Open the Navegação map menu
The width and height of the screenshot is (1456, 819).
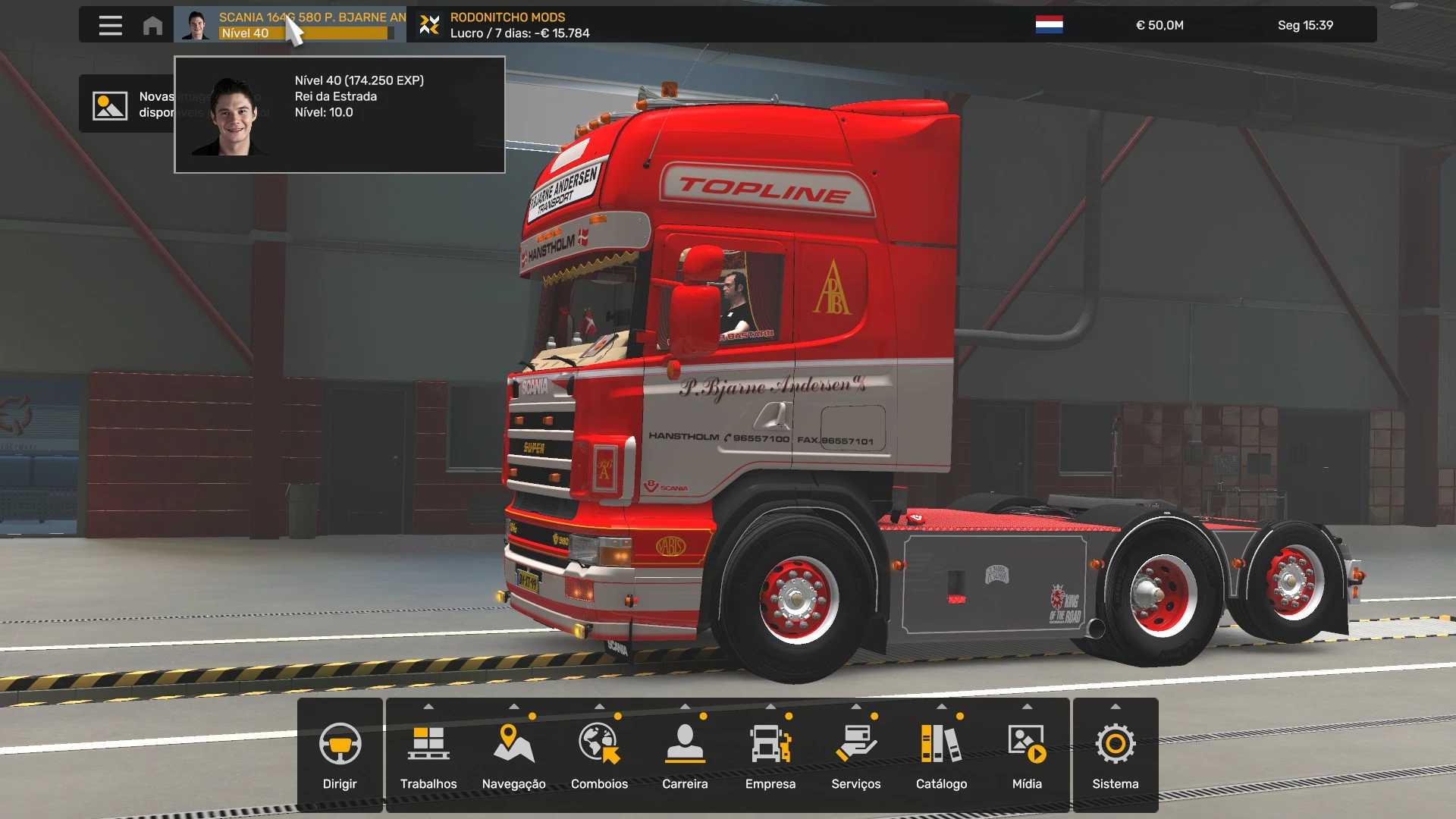[x=513, y=755]
